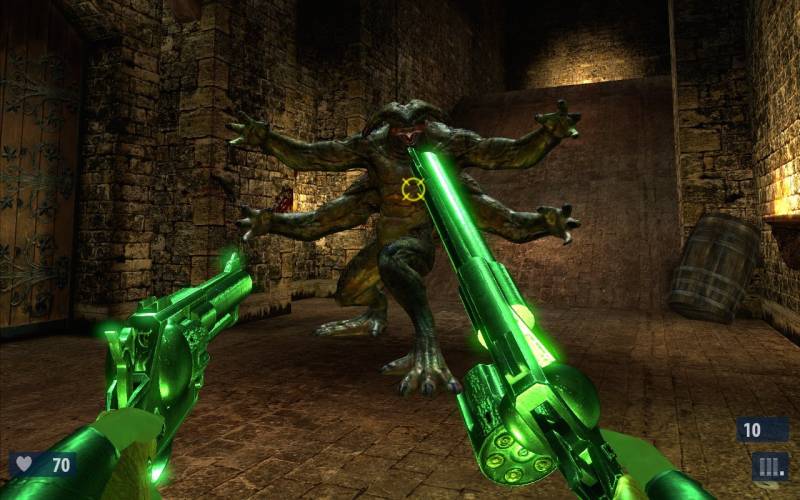Select the bullets ammo type icon
The width and height of the screenshot is (800, 500).
(x=770, y=466)
